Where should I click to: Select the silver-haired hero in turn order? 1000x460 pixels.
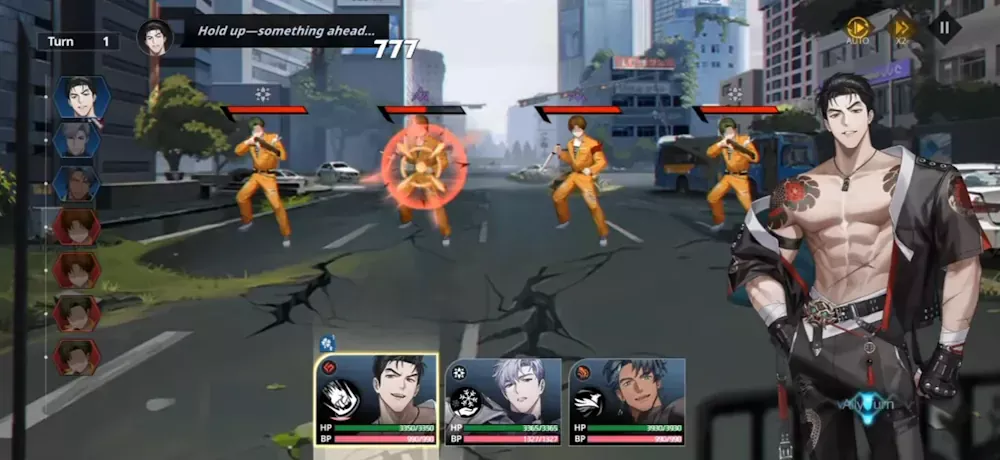pyautogui.click(x=77, y=140)
